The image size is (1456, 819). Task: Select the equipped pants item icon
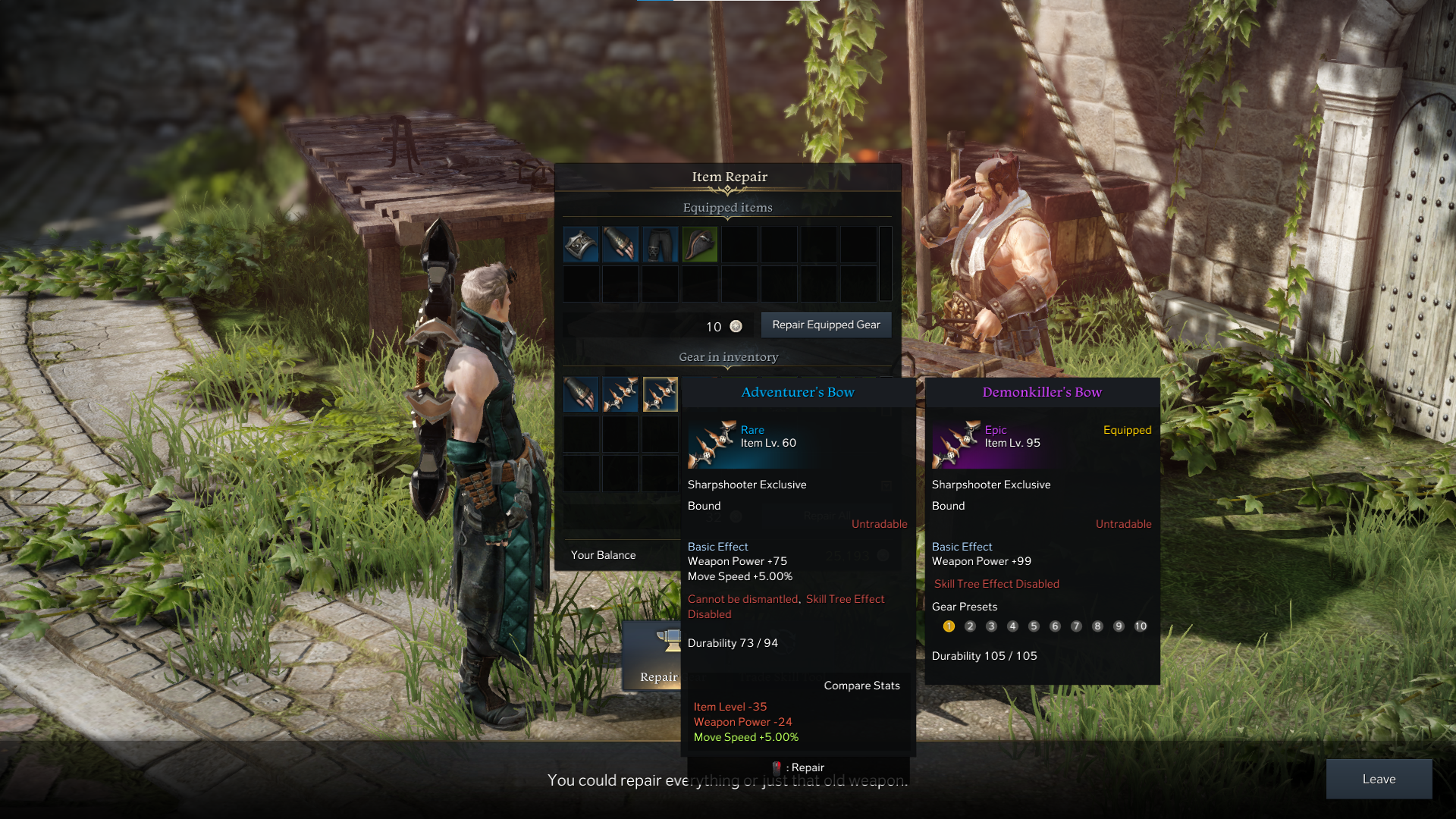660,243
